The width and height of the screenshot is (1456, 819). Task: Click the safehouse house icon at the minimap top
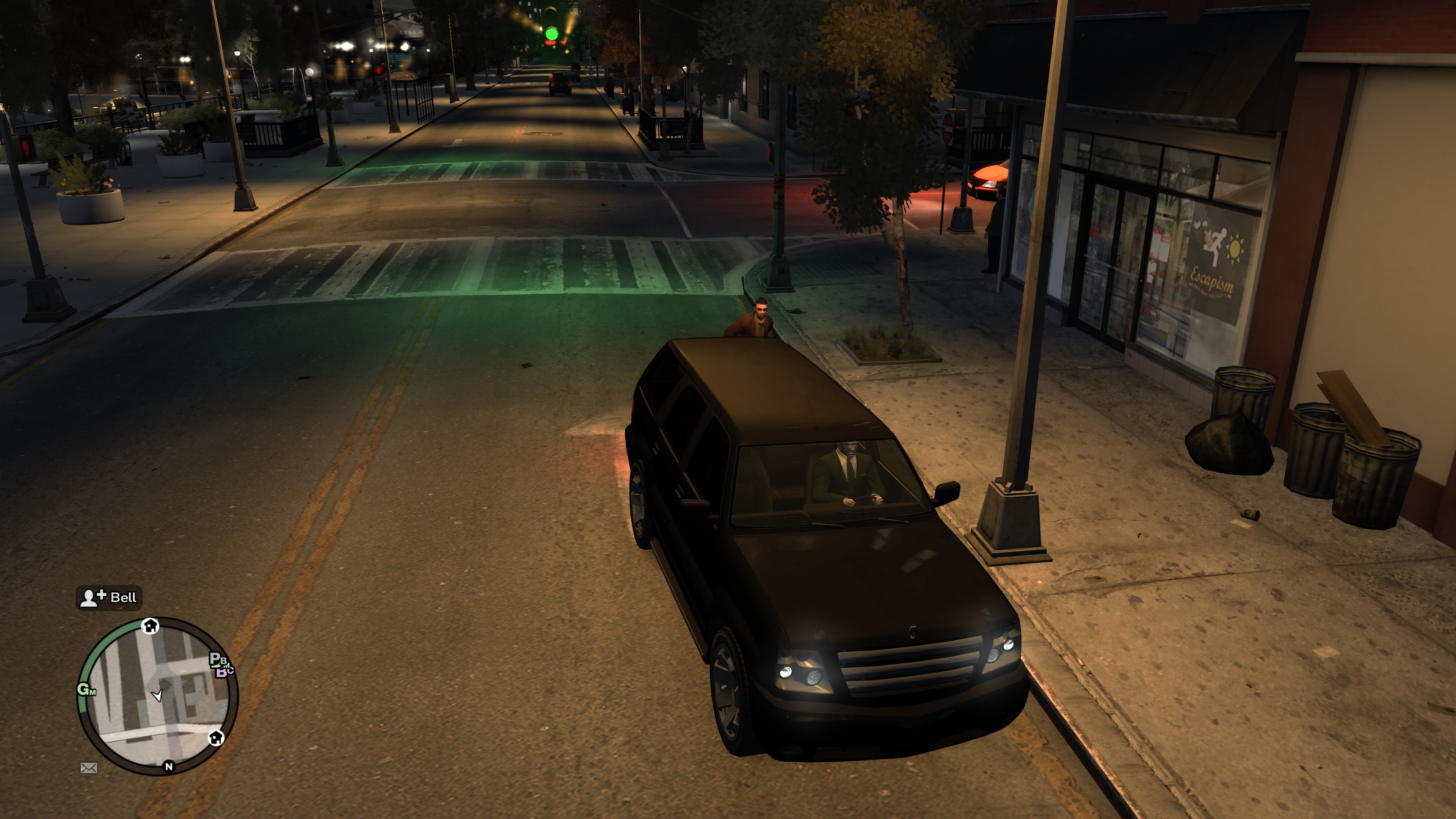tap(151, 626)
